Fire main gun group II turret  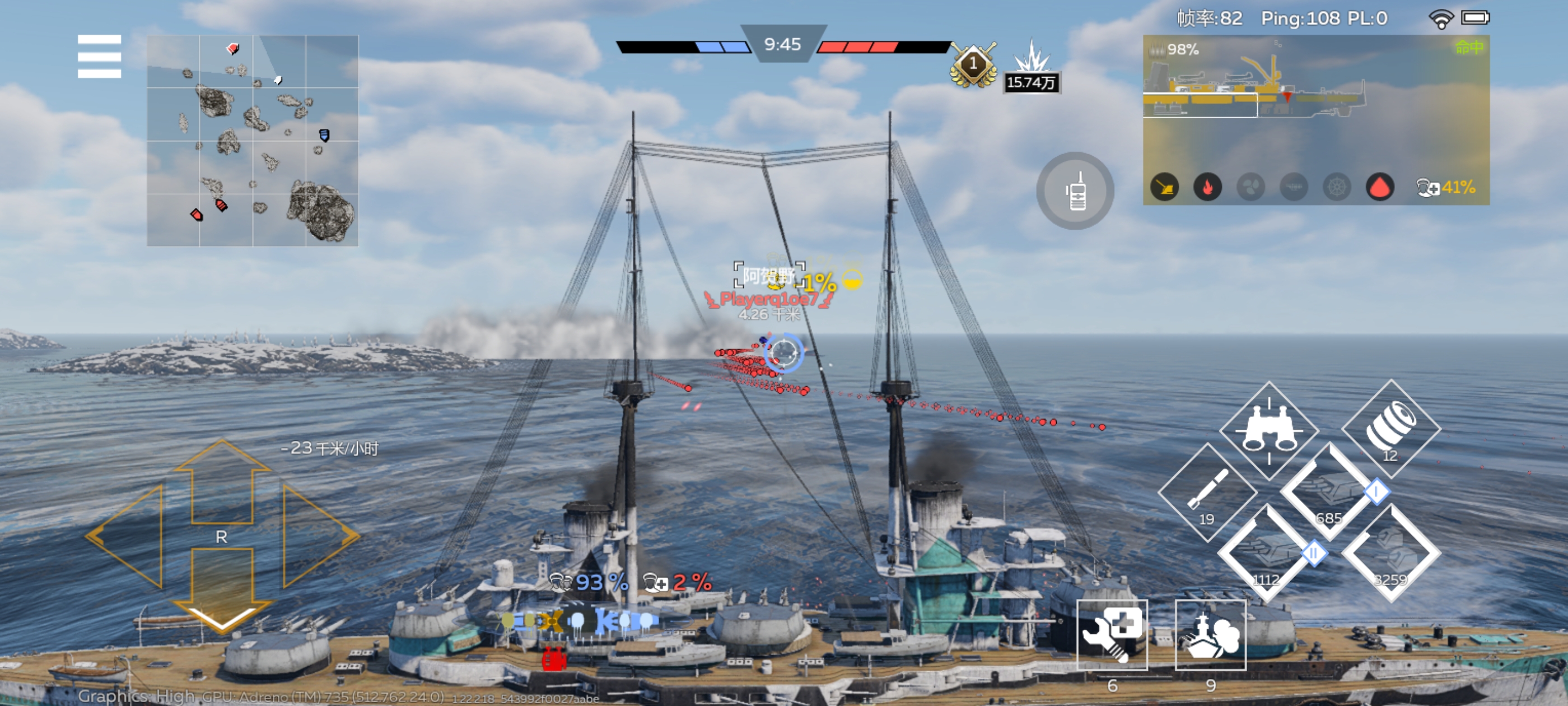coord(1267,554)
